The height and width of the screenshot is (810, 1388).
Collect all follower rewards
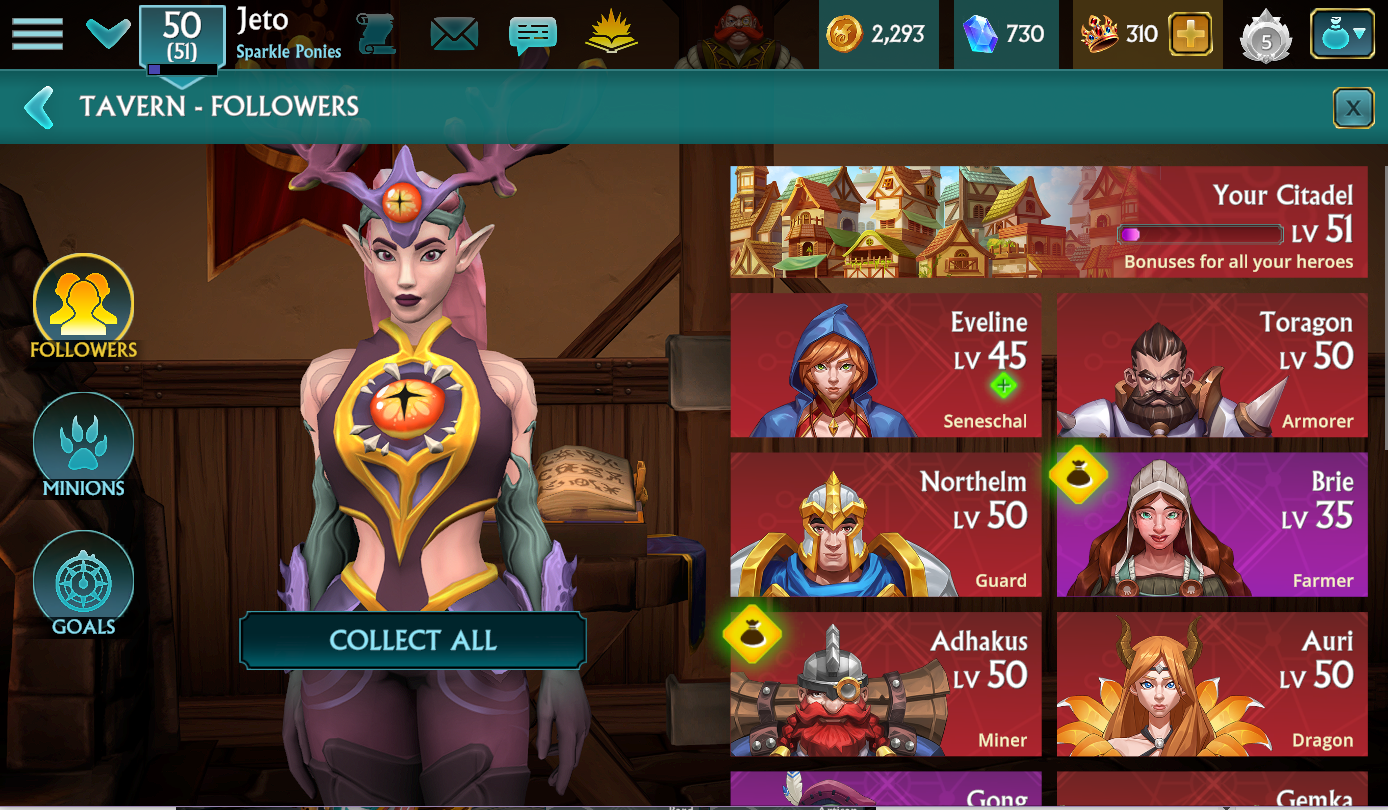(x=412, y=641)
